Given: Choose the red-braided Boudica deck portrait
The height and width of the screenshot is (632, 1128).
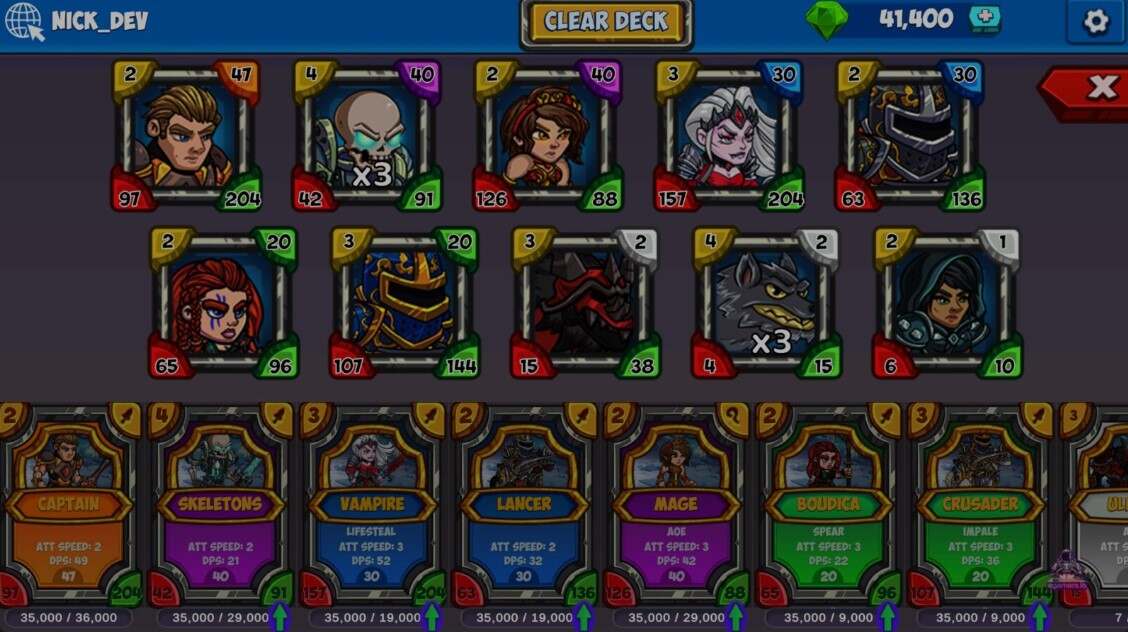Looking at the screenshot, I should pos(223,302).
